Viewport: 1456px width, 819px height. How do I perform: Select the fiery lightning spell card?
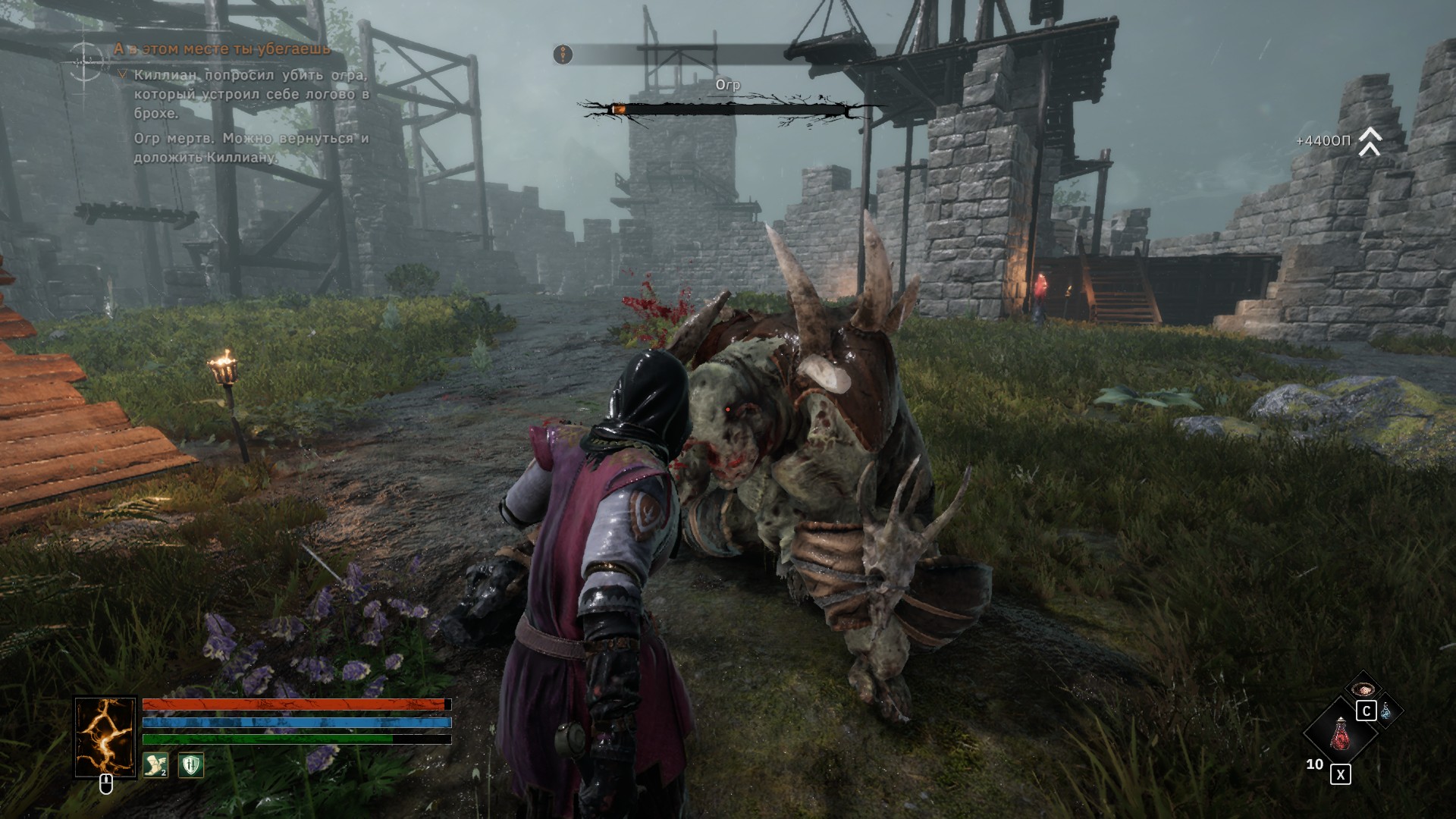tap(105, 737)
